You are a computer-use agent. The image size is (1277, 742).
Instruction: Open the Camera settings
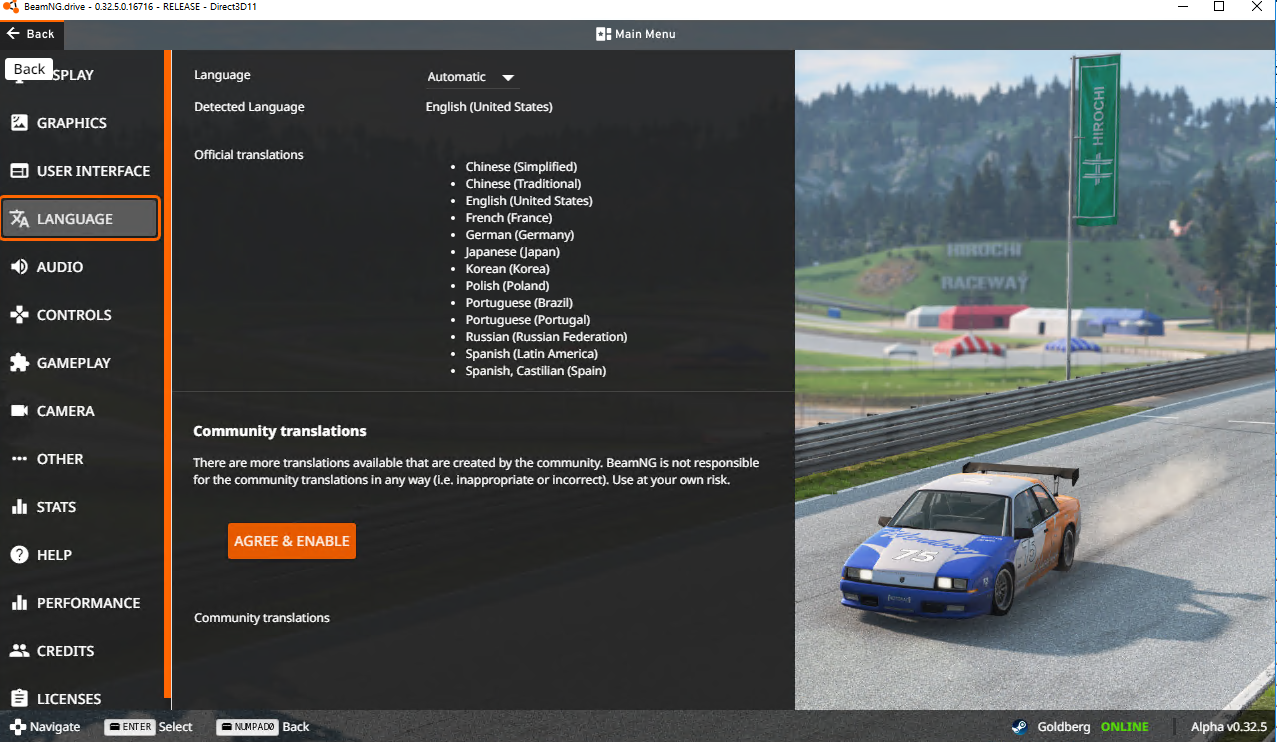(x=65, y=411)
